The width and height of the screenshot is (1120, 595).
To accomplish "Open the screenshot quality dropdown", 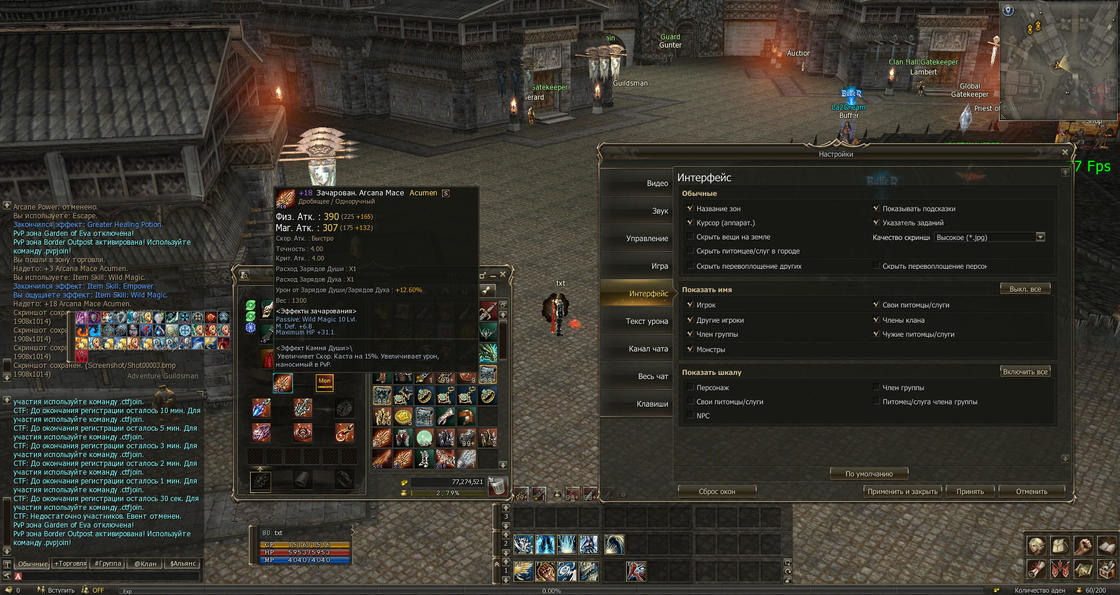I will (1040, 237).
